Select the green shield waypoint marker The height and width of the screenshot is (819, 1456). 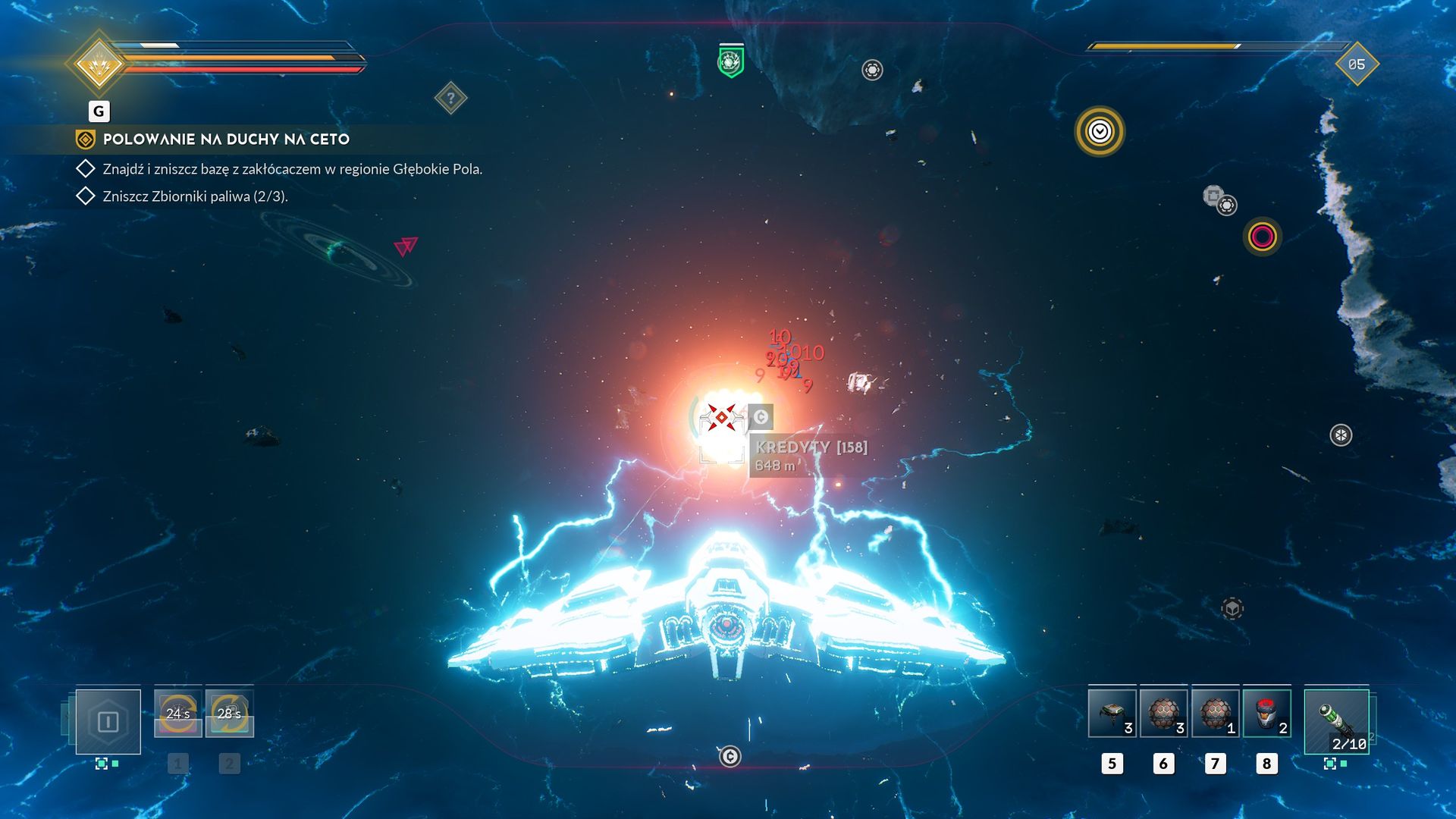(730, 61)
